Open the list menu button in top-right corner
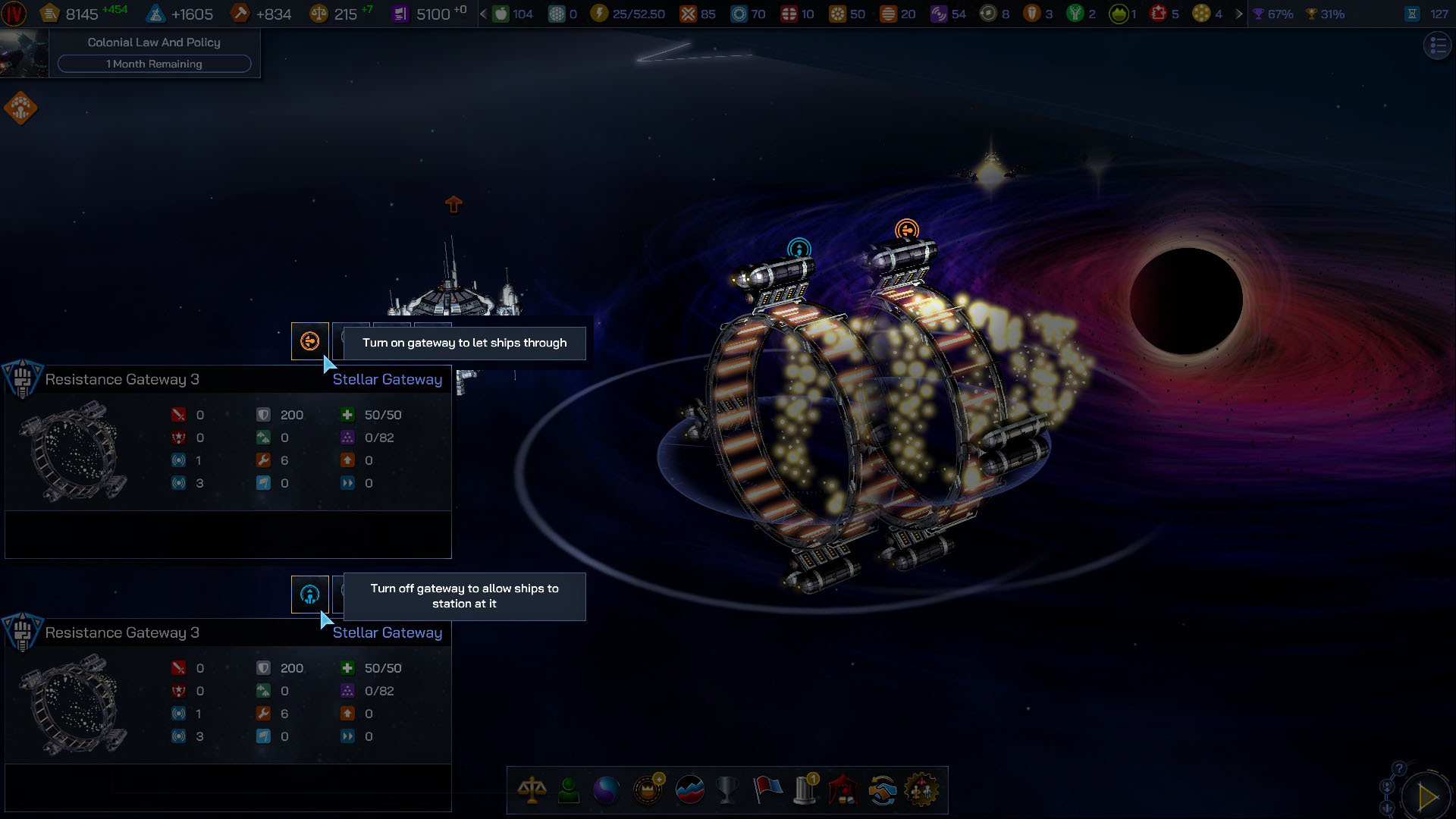The height and width of the screenshot is (819, 1456). (1437, 46)
